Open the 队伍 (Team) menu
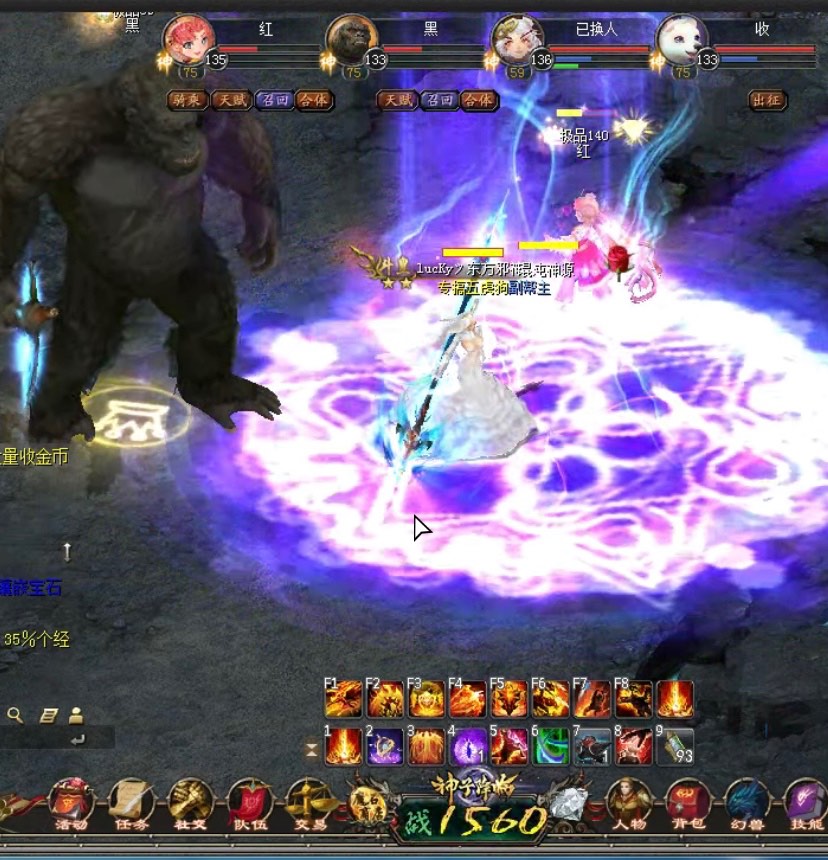 [249, 804]
